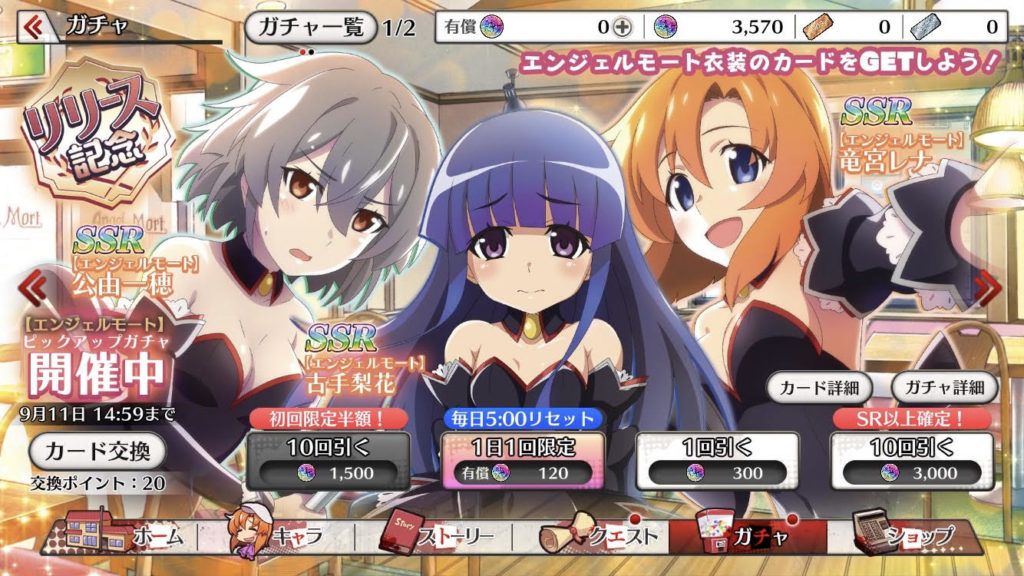This screenshot has width=1024, height=576.
Task: Go back using the top-left arrow
Action: point(33,26)
